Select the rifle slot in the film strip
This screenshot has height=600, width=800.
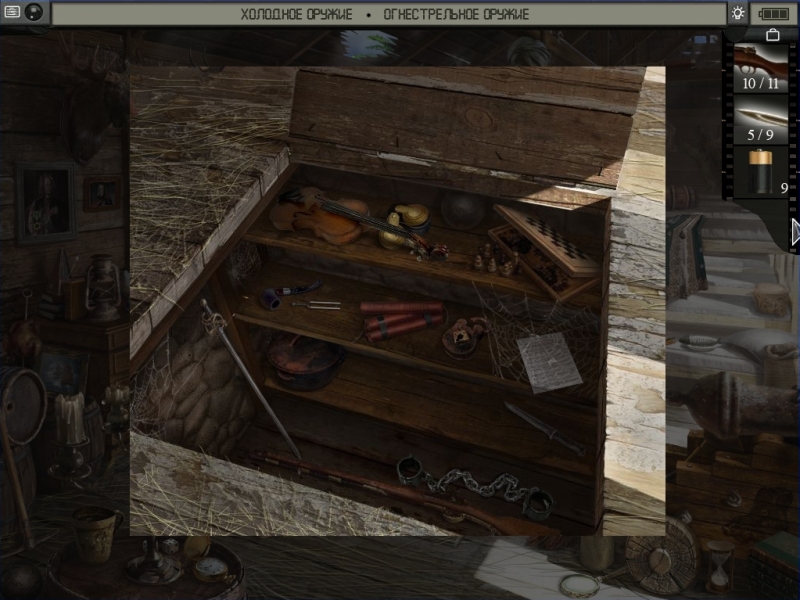click(x=760, y=66)
